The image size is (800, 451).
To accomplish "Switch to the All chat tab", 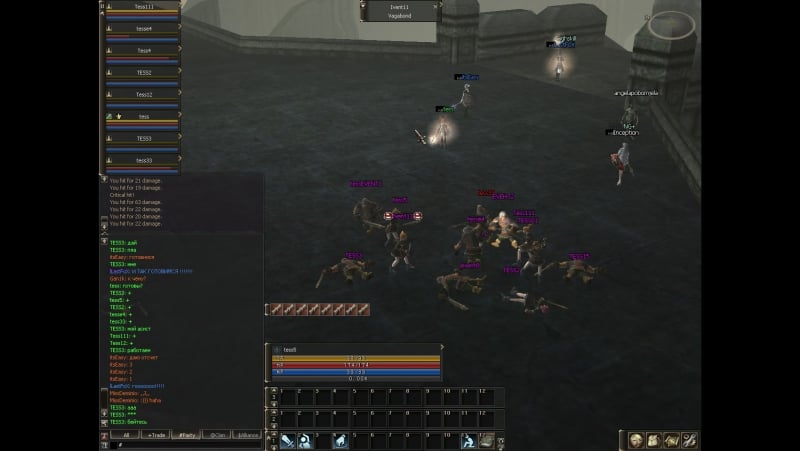I will pyautogui.click(x=125, y=436).
